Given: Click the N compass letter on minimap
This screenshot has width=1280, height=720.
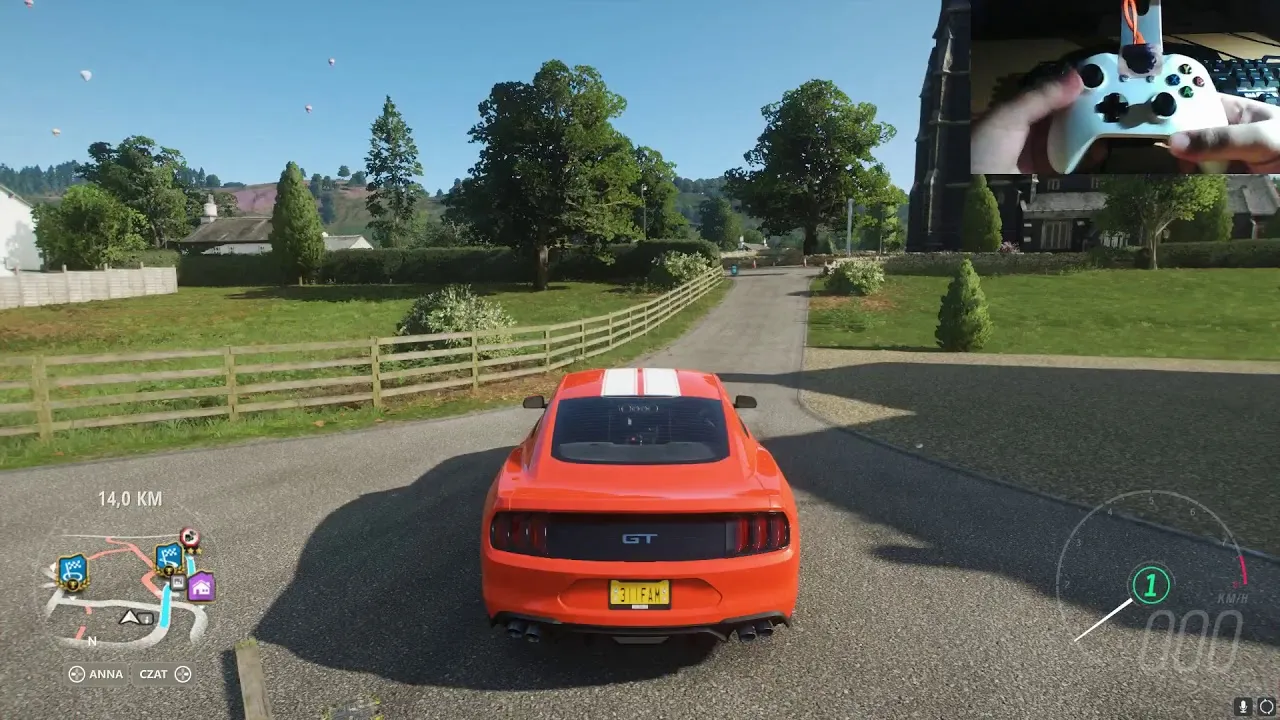Looking at the screenshot, I should 91,640.
